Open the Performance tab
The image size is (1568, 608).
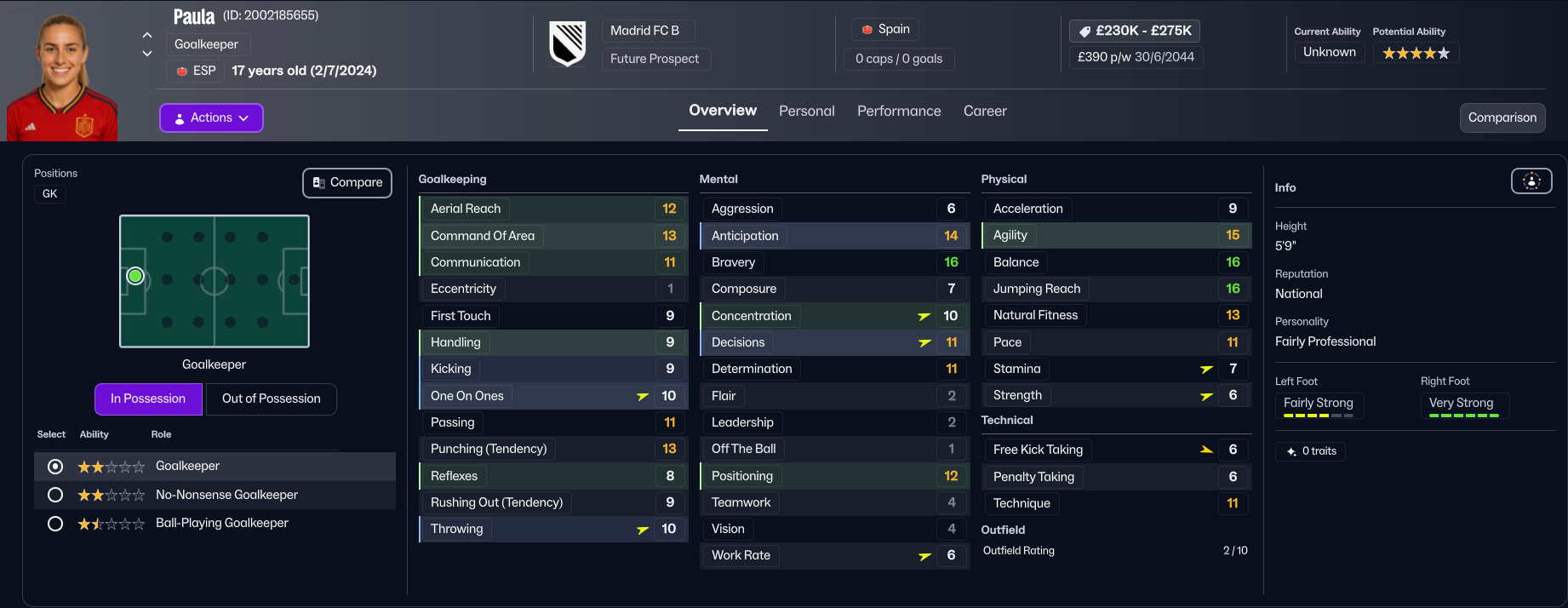tap(898, 112)
